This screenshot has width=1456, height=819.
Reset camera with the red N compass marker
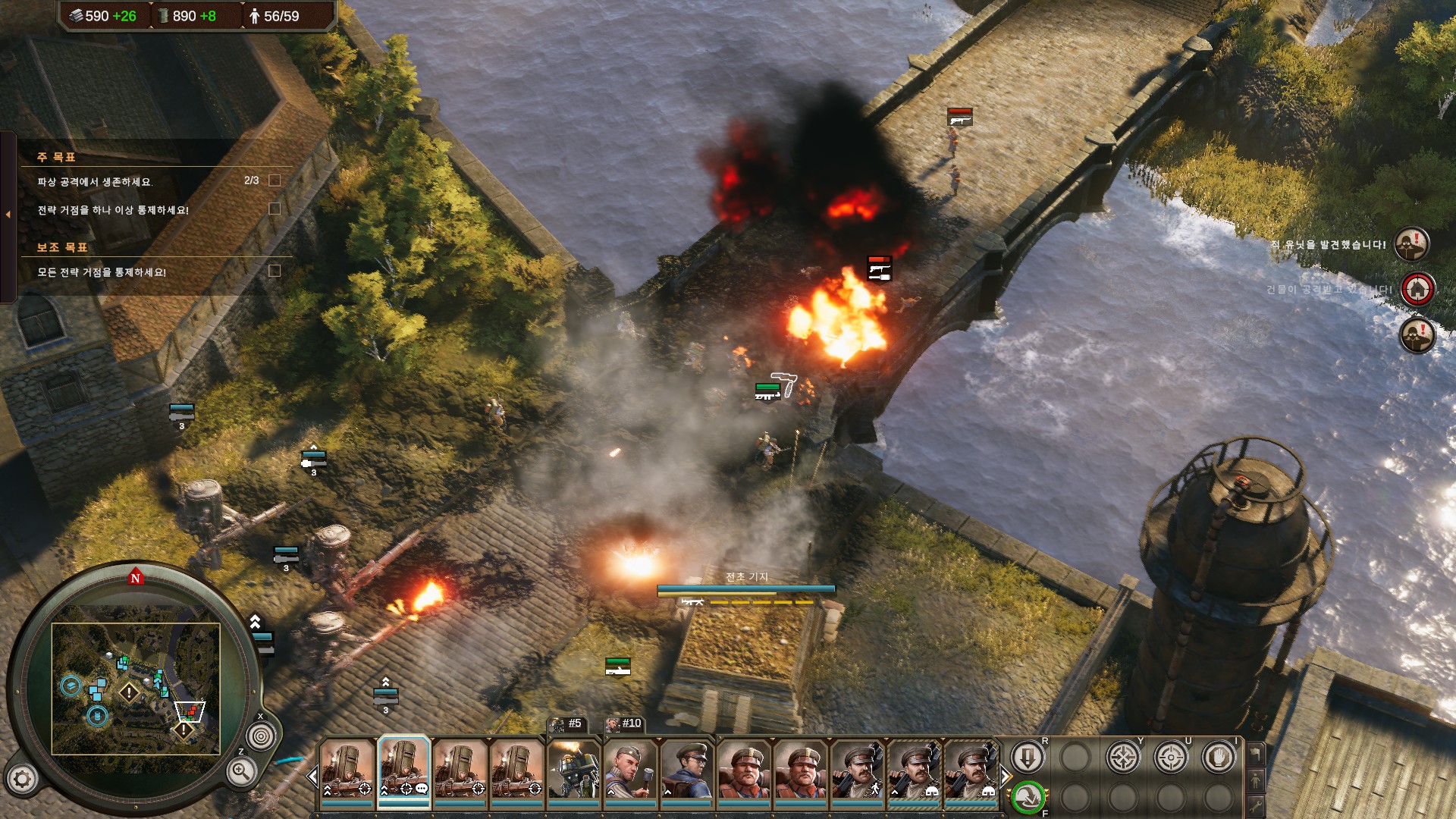(x=136, y=578)
